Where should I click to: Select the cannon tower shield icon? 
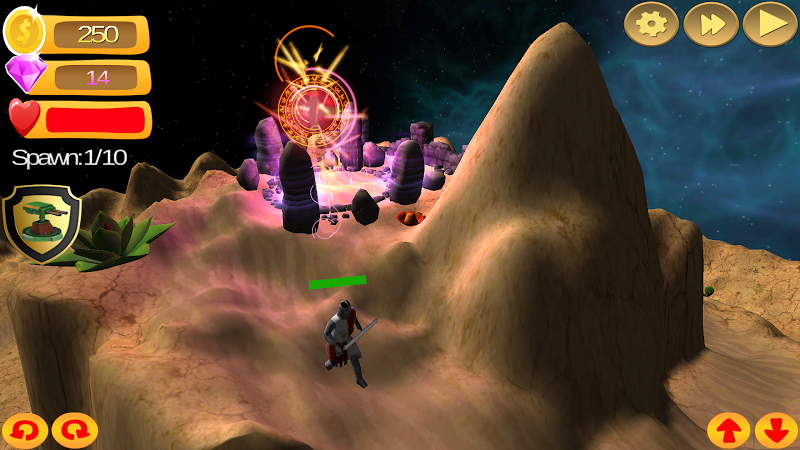(x=42, y=222)
